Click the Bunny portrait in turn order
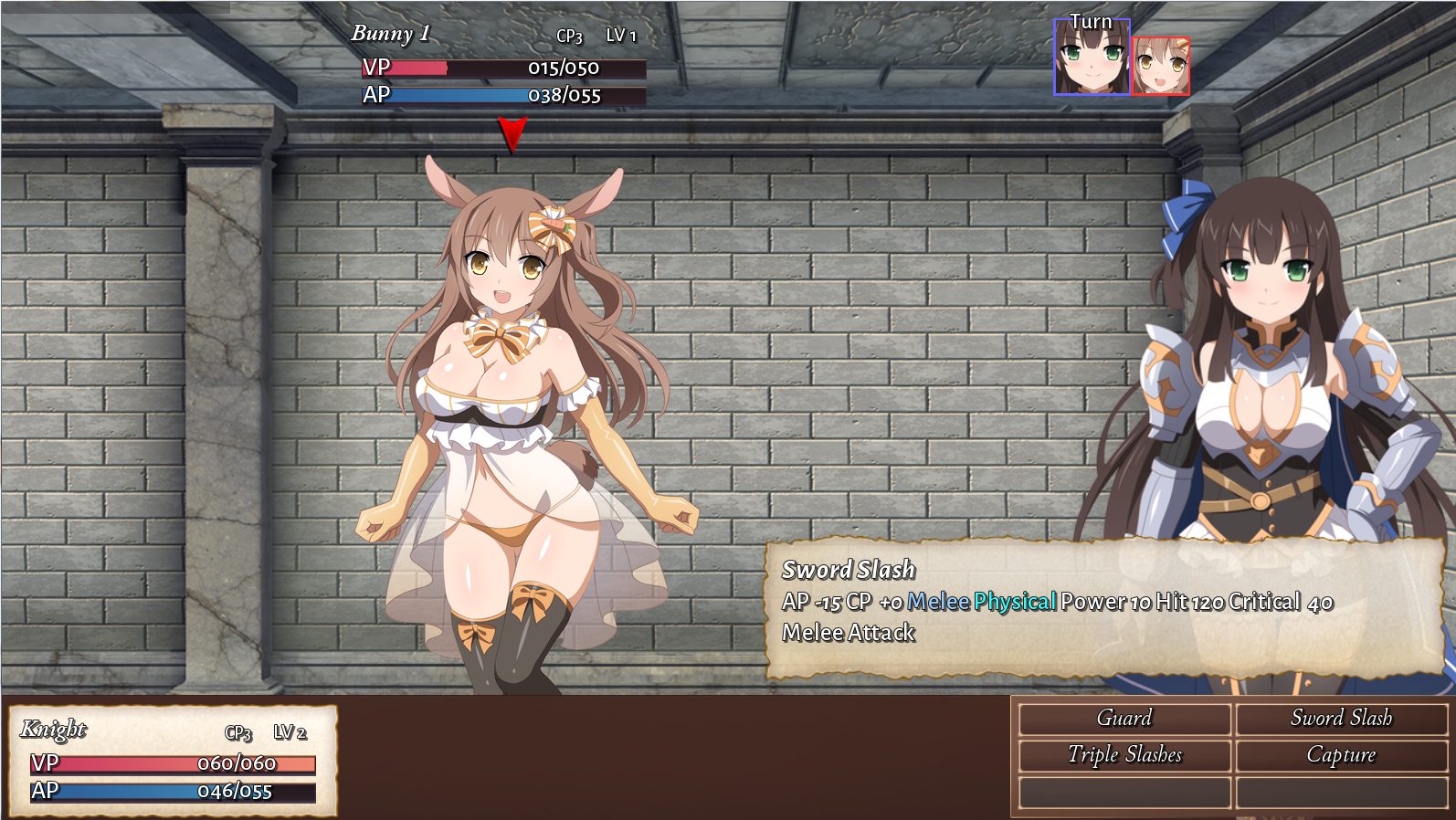 1160,66
